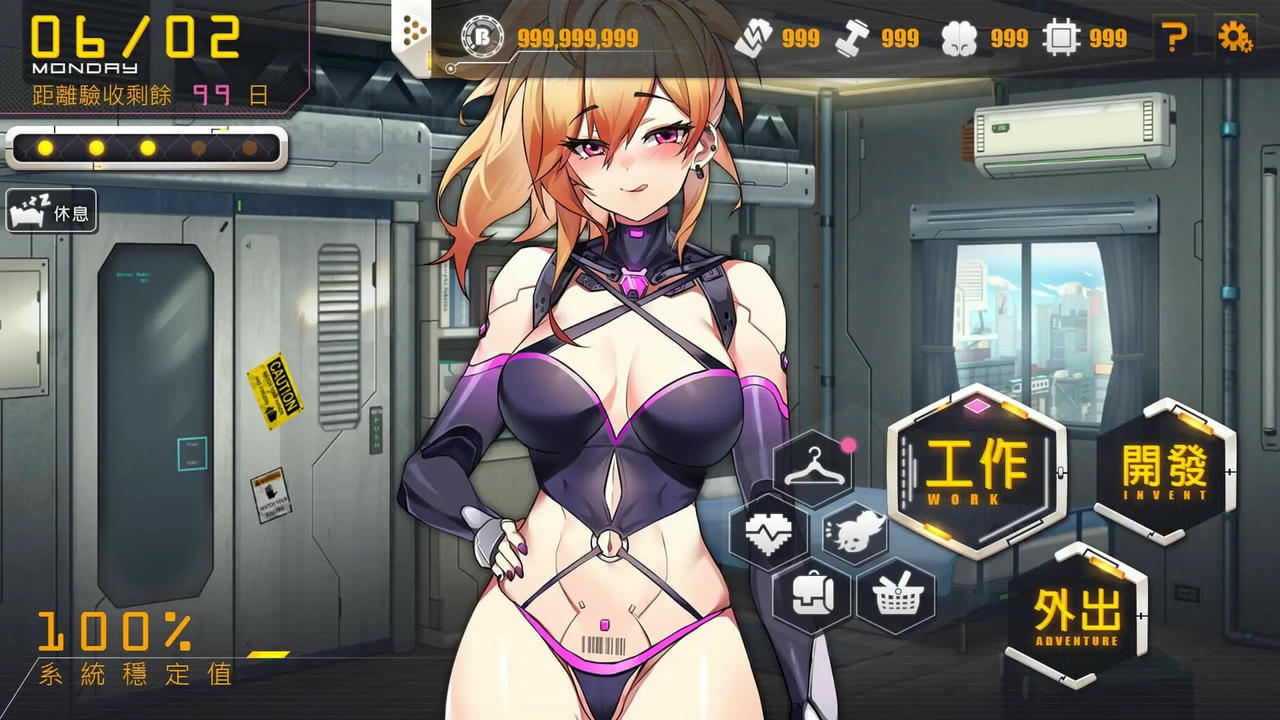This screenshot has width=1280, height=720.
Task: Open the help question mark panel
Action: (x=1175, y=35)
